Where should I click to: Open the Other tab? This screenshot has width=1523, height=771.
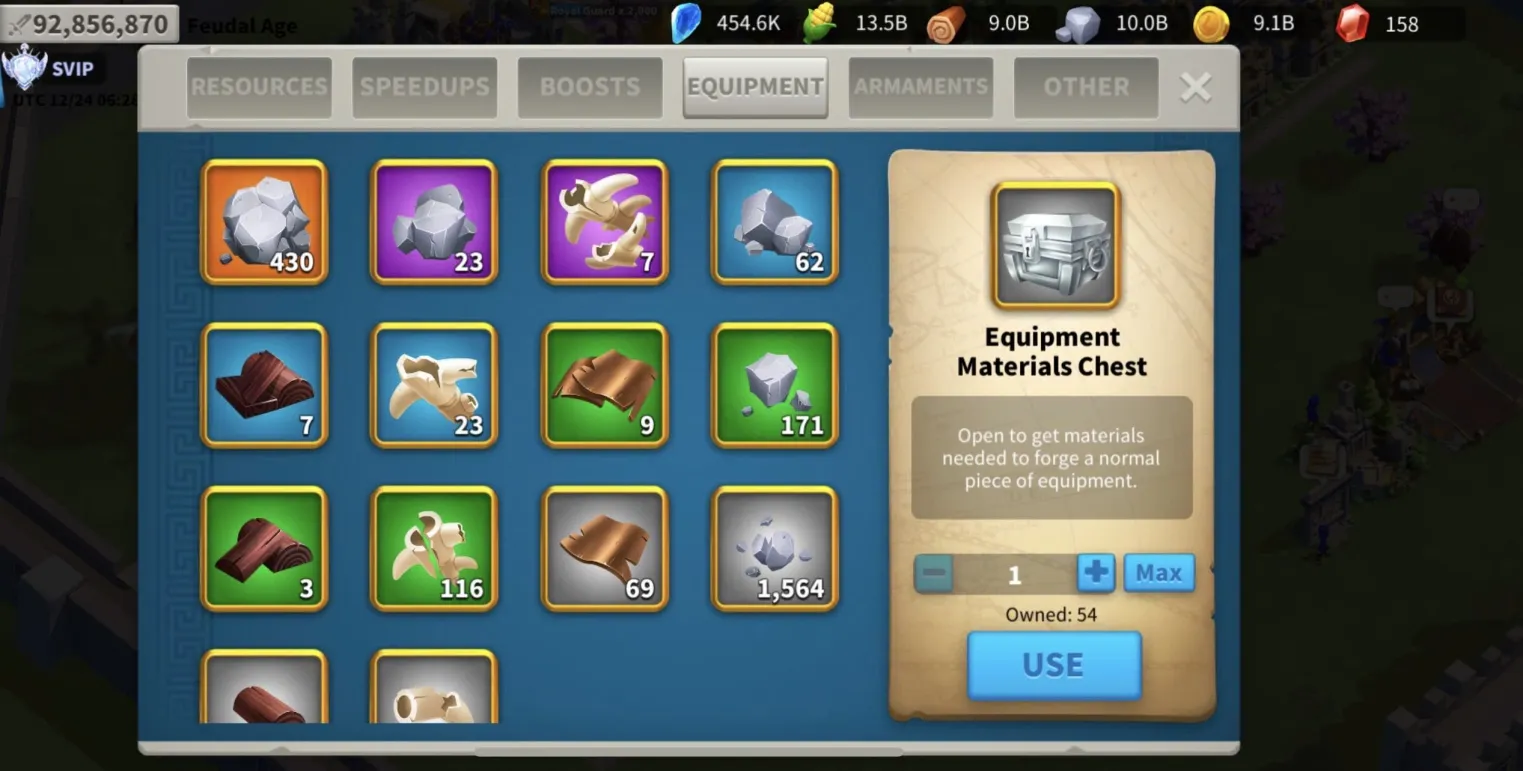tap(1086, 87)
